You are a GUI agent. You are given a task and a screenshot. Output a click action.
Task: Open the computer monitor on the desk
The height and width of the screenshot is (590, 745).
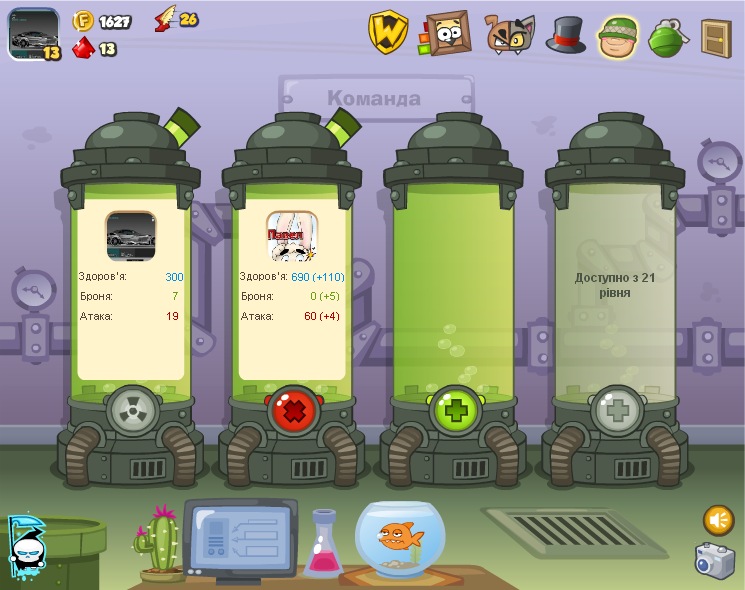point(238,537)
